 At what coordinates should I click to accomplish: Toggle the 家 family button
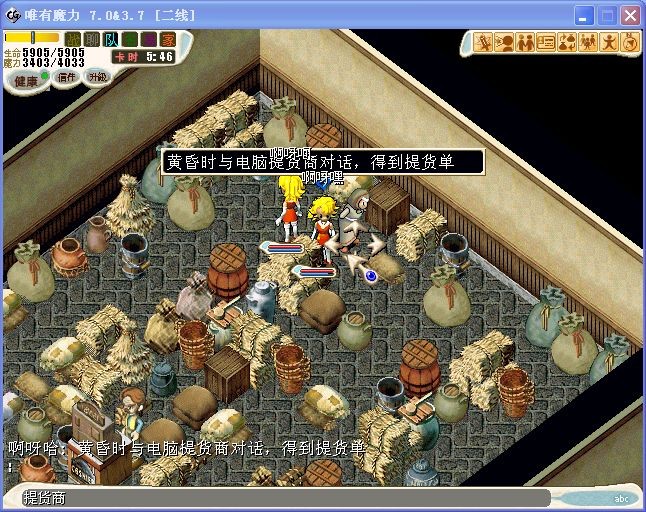click(168, 40)
